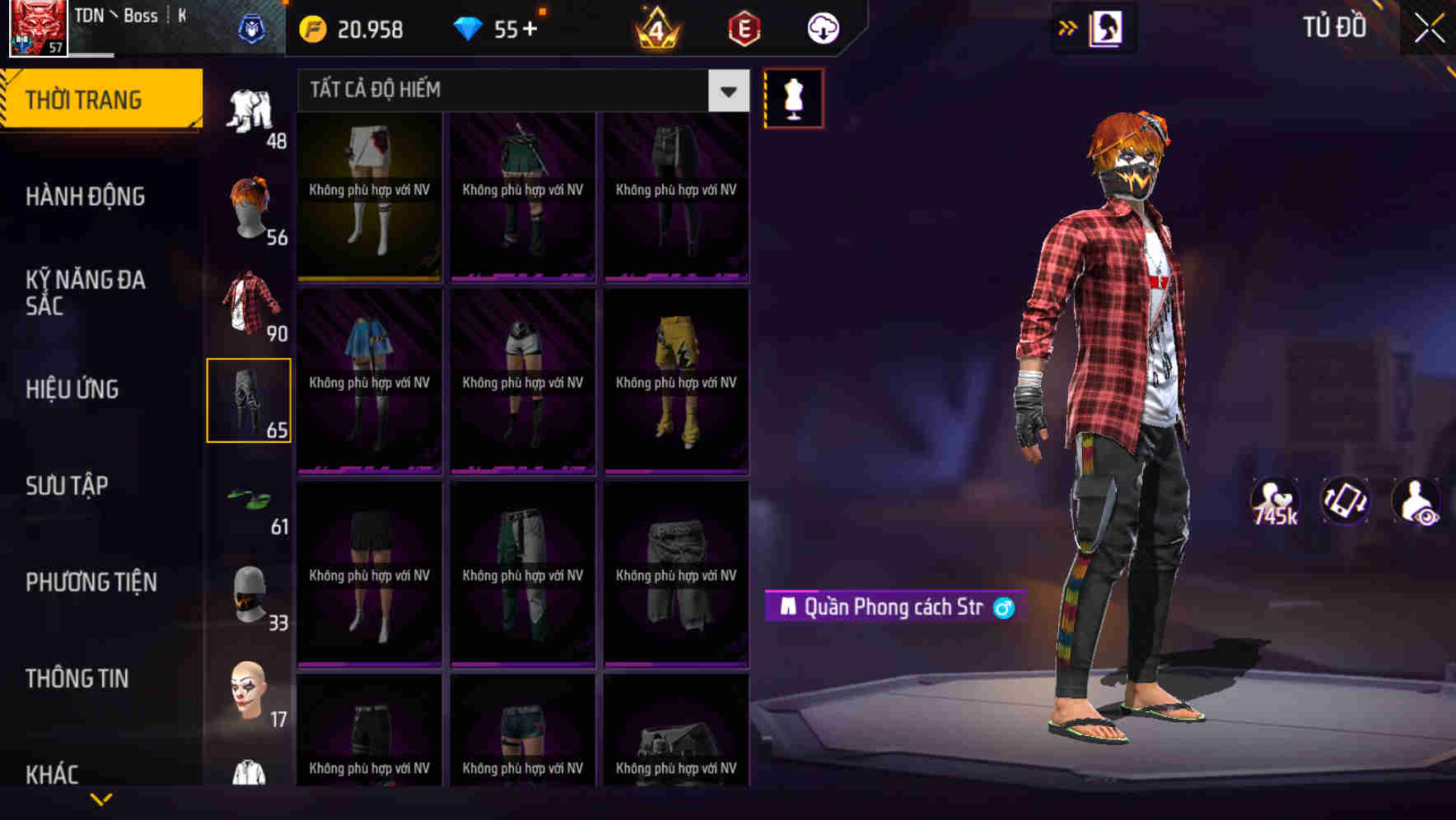Open the level 4 crown rank badge
1456x820 pixels.
(x=655, y=27)
